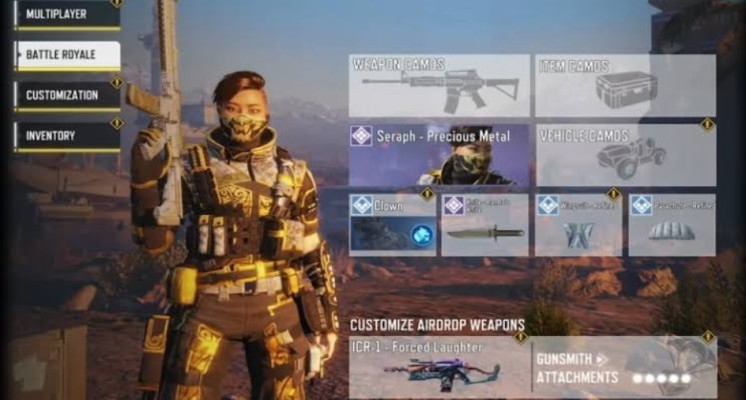Select the parachute customization tile
The height and width of the screenshot is (400, 746).
(x=671, y=225)
